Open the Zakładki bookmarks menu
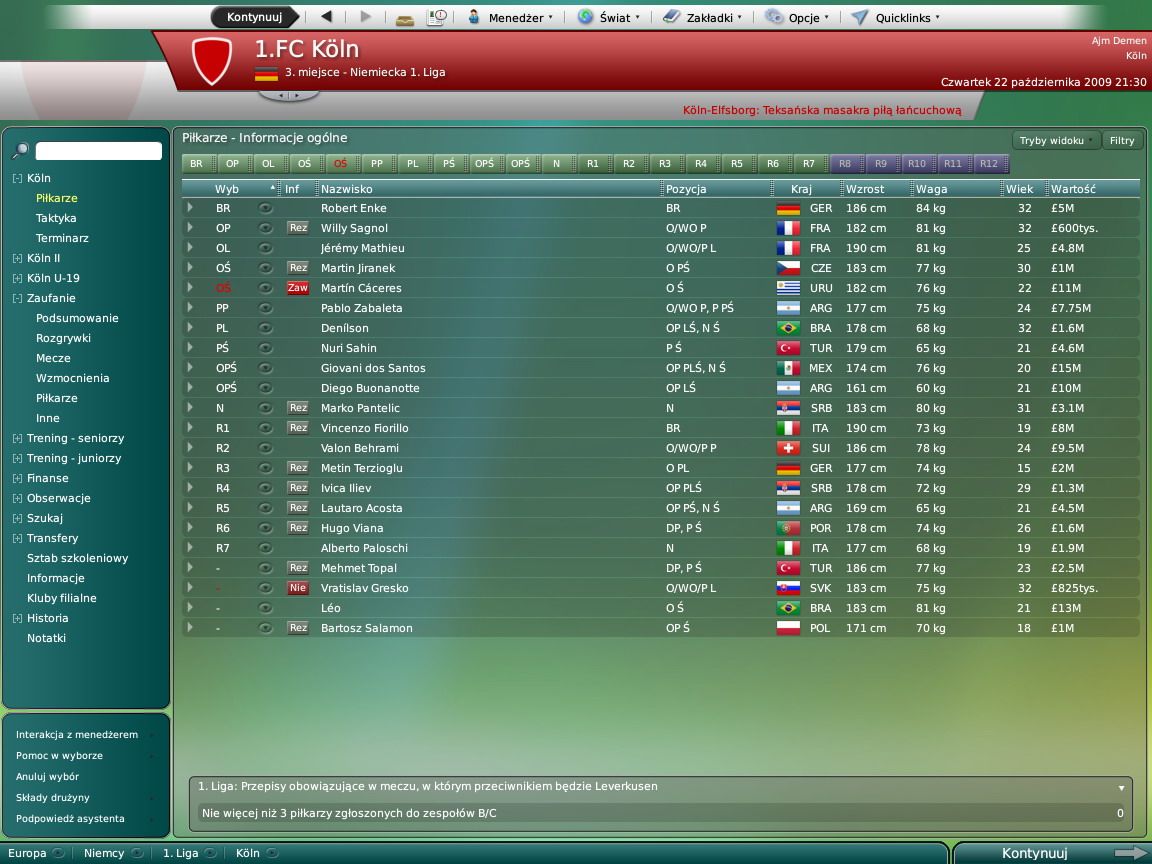The height and width of the screenshot is (864, 1152). [703, 17]
